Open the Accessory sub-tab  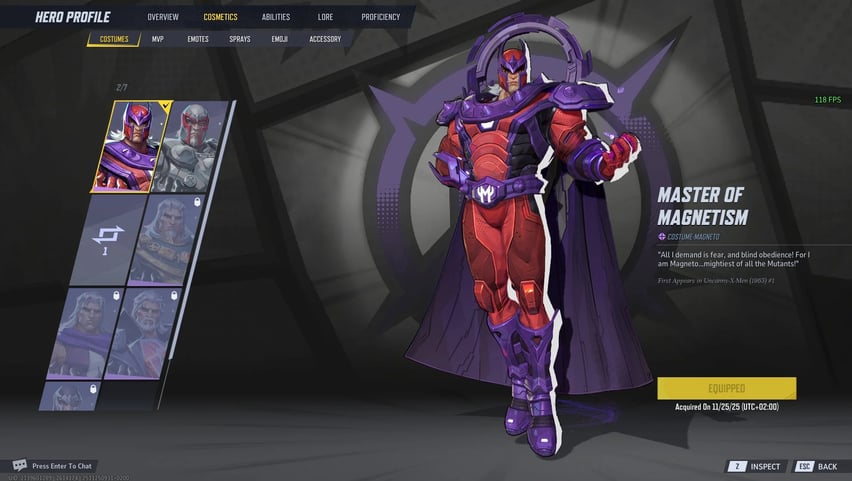[x=325, y=40]
